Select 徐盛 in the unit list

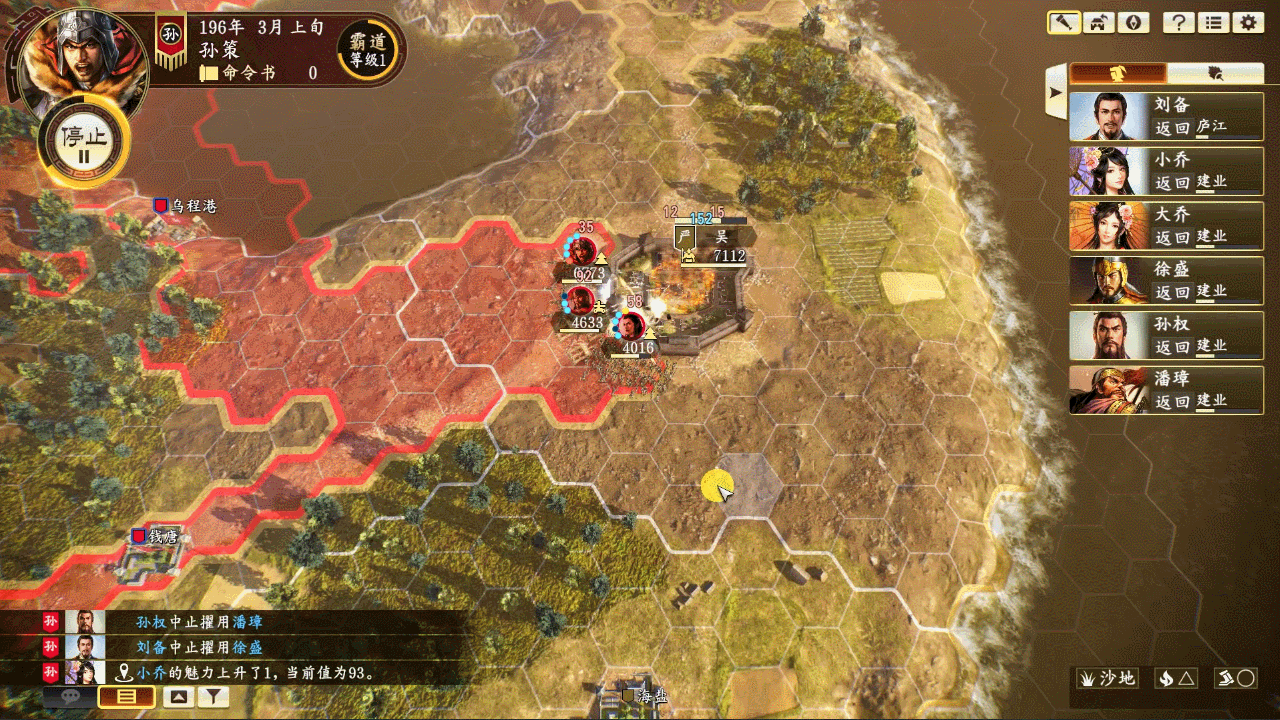pos(1166,281)
